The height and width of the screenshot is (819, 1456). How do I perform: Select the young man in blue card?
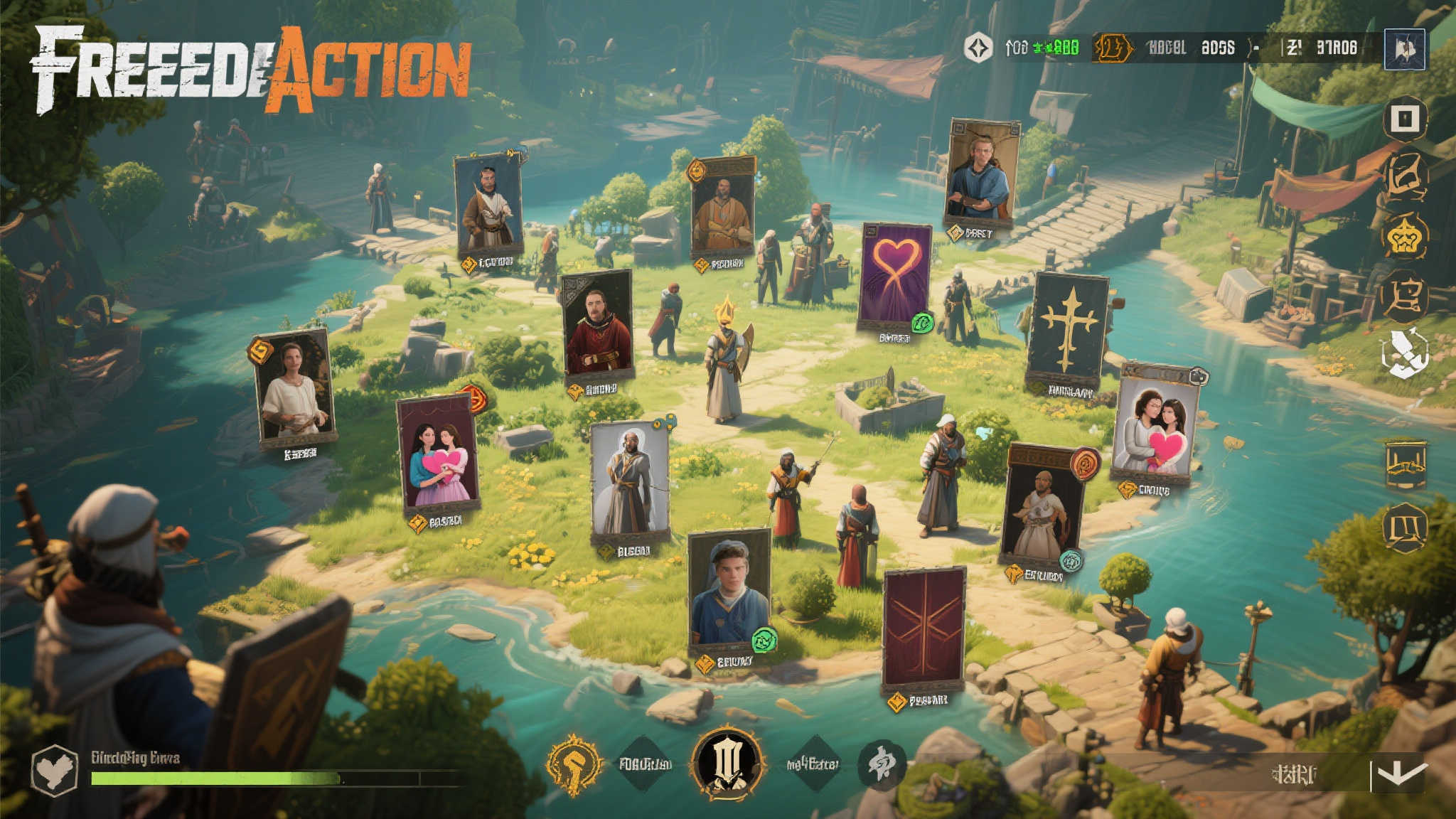(729, 592)
